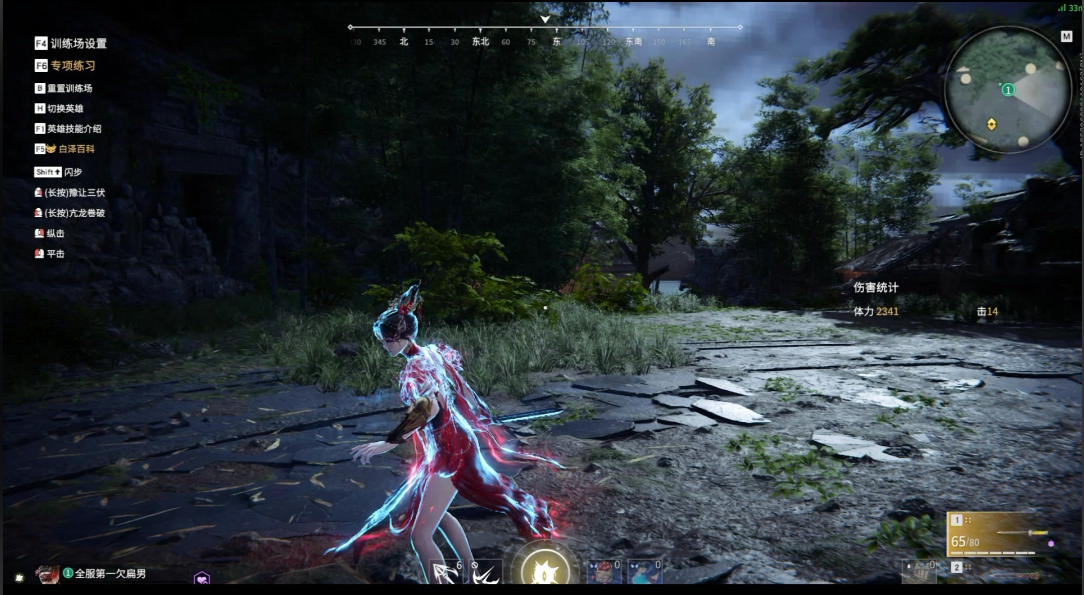1084x595 pixels.
Task: Select the yellow player marker on the minimap
Action: point(991,124)
